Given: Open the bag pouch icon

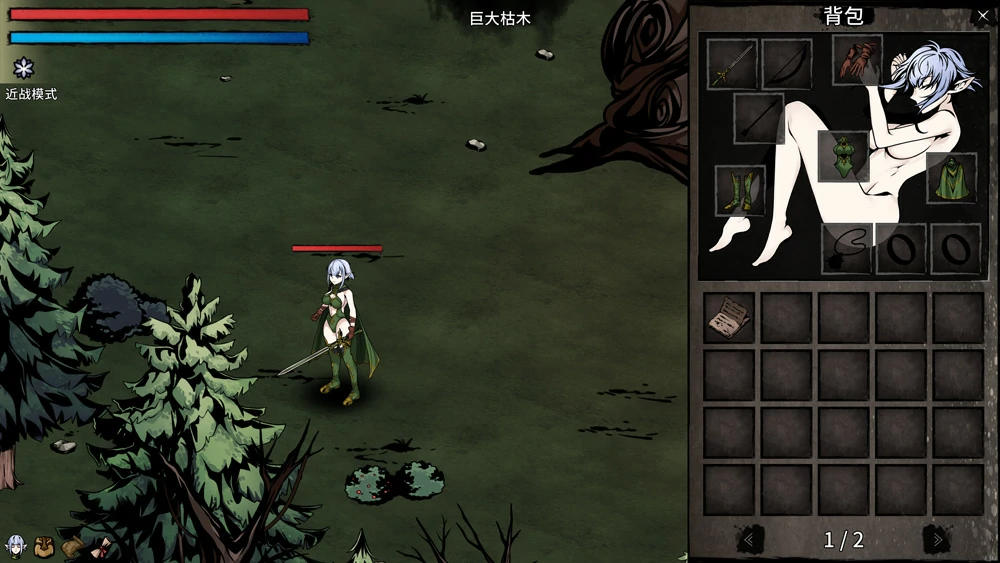Looking at the screenshot, I should tap(44, 546).
